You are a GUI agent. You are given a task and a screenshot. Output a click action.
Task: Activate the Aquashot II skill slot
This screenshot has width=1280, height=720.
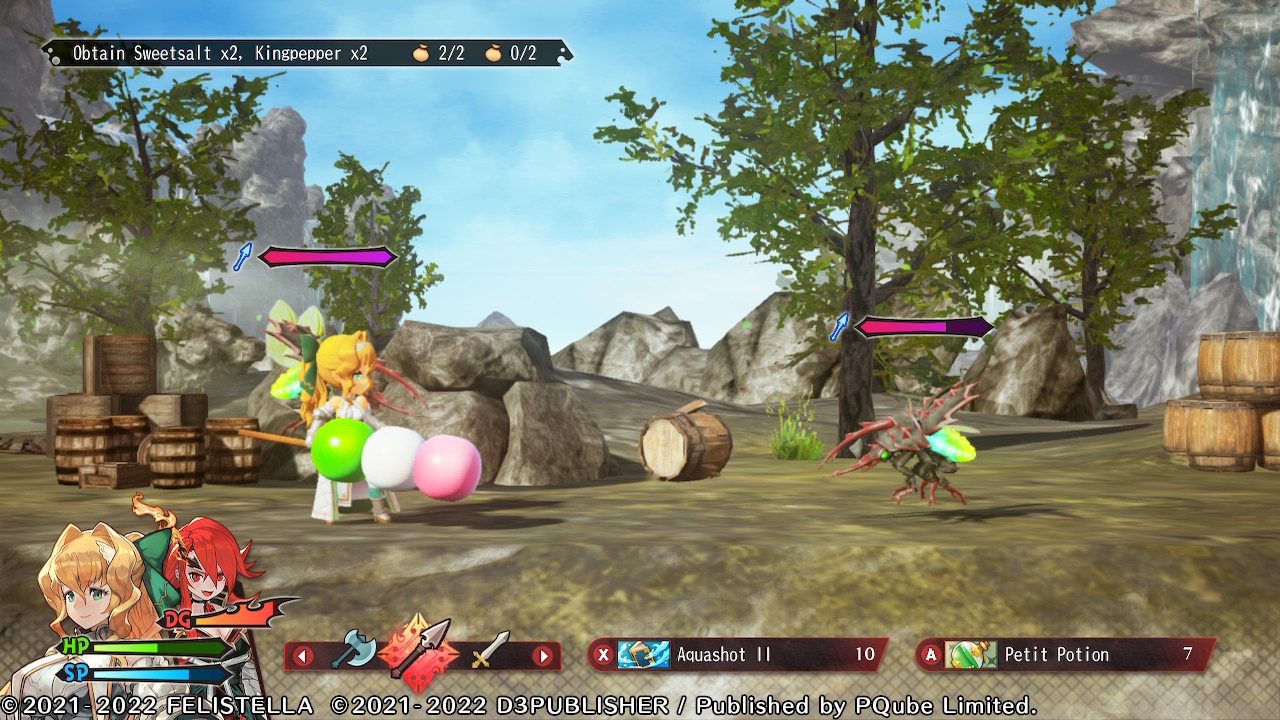738,655
